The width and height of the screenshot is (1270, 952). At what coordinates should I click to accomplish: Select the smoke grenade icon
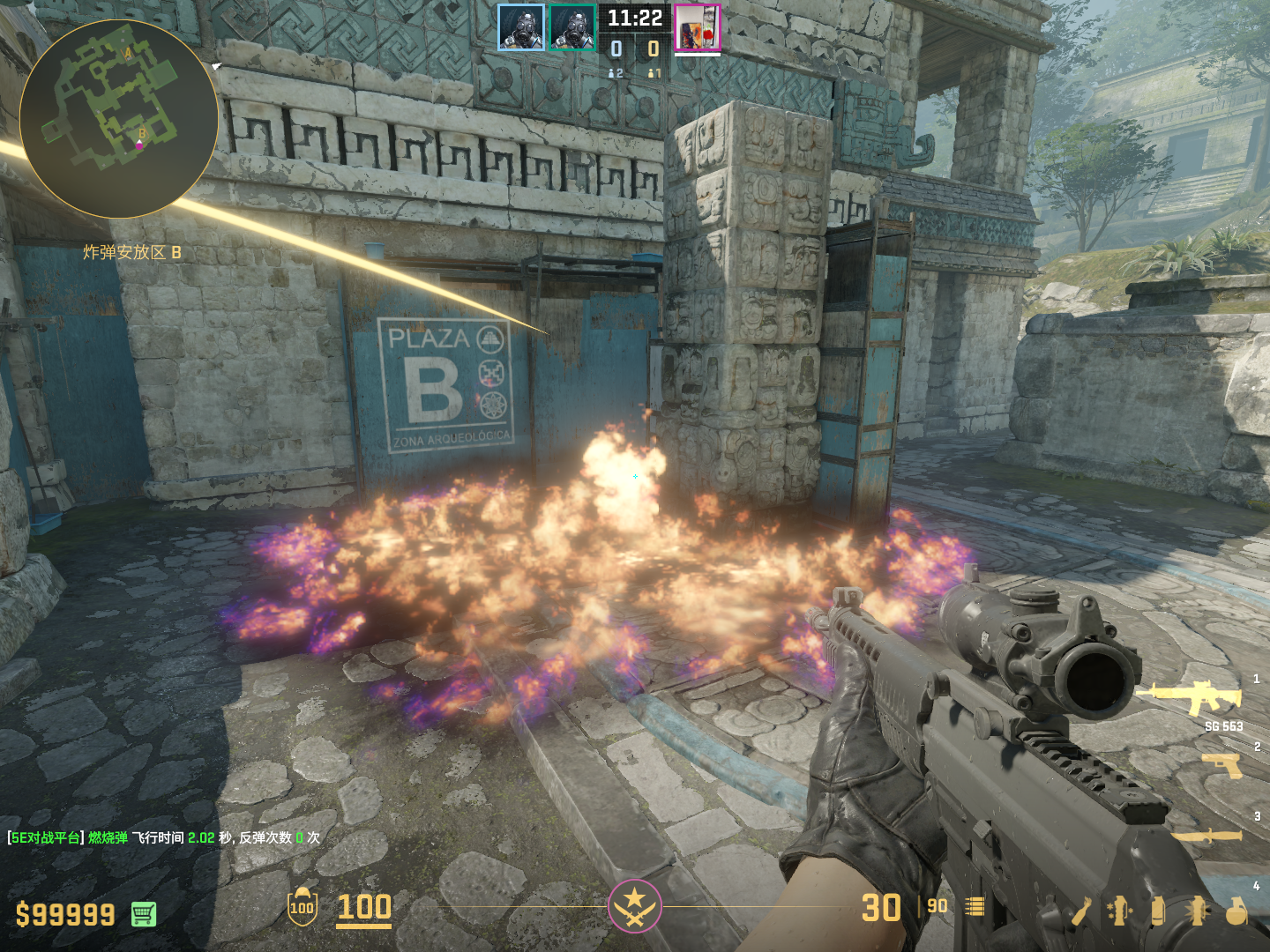click(1158, 911)
